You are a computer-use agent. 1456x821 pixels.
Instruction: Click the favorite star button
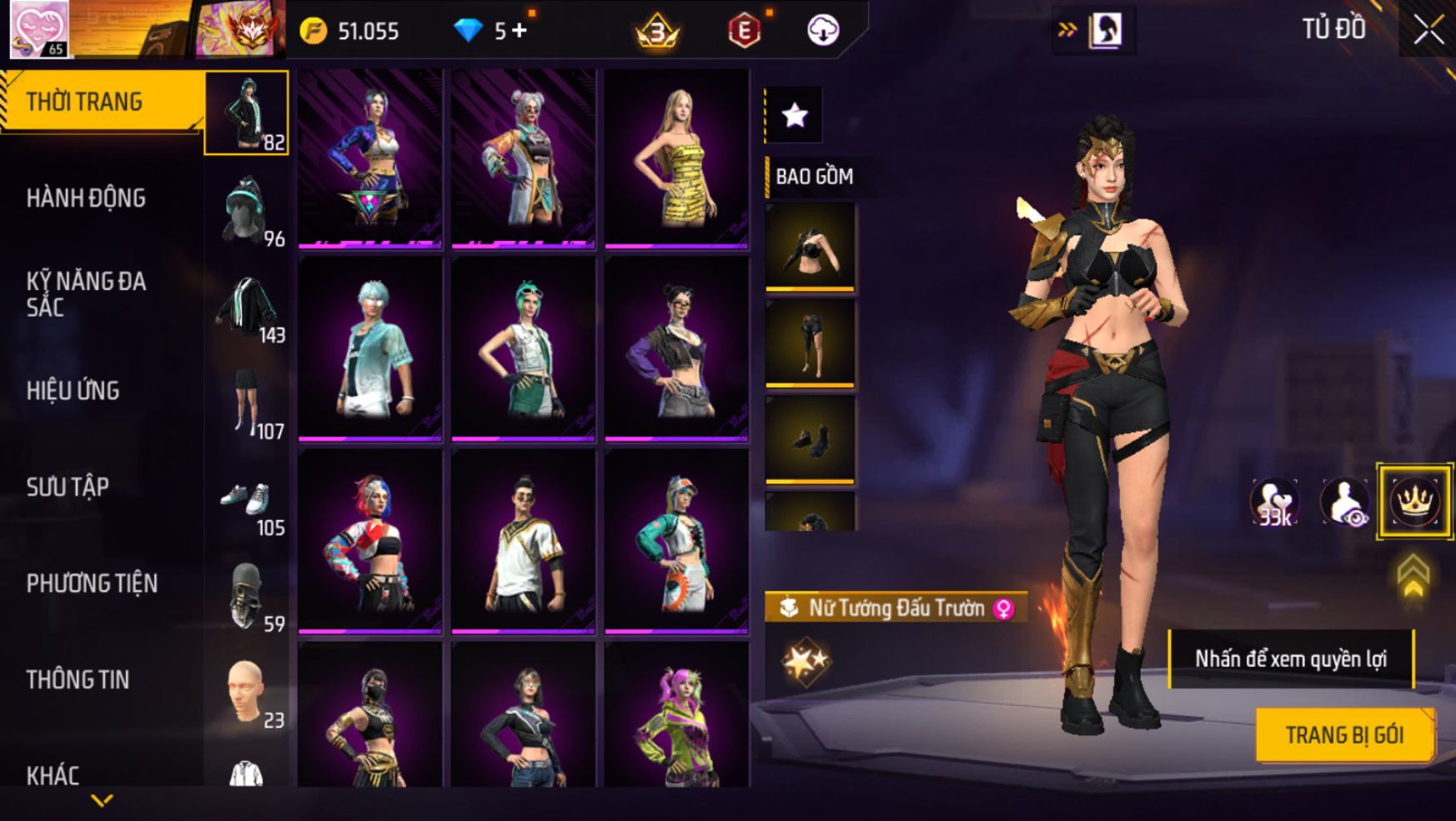click(x=794, y=115)
